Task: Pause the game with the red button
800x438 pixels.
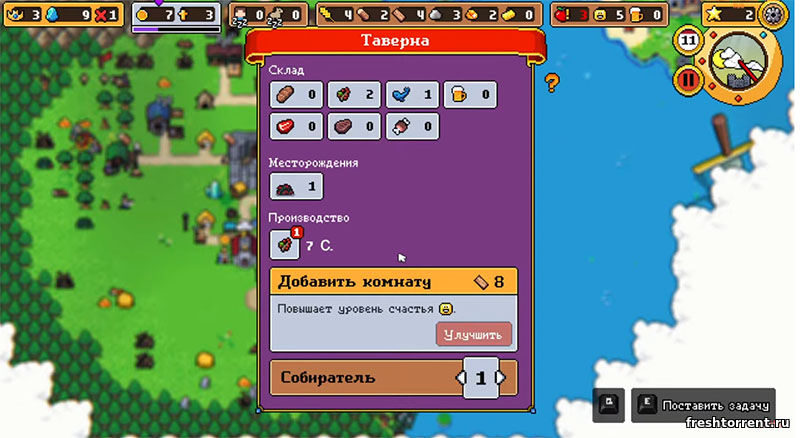Action: click(687, 78)
